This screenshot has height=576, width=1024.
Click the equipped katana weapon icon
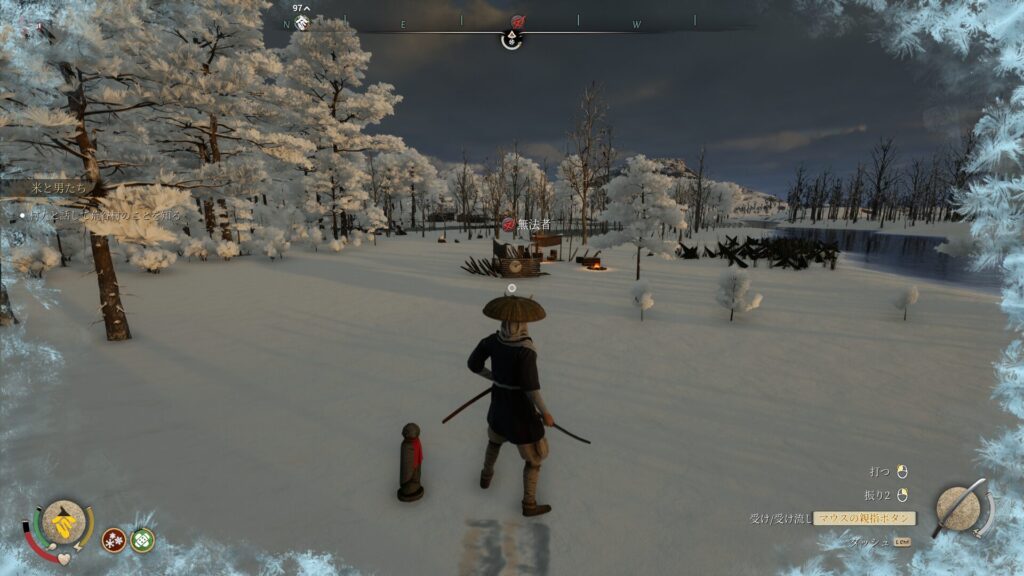coord(961,508)
